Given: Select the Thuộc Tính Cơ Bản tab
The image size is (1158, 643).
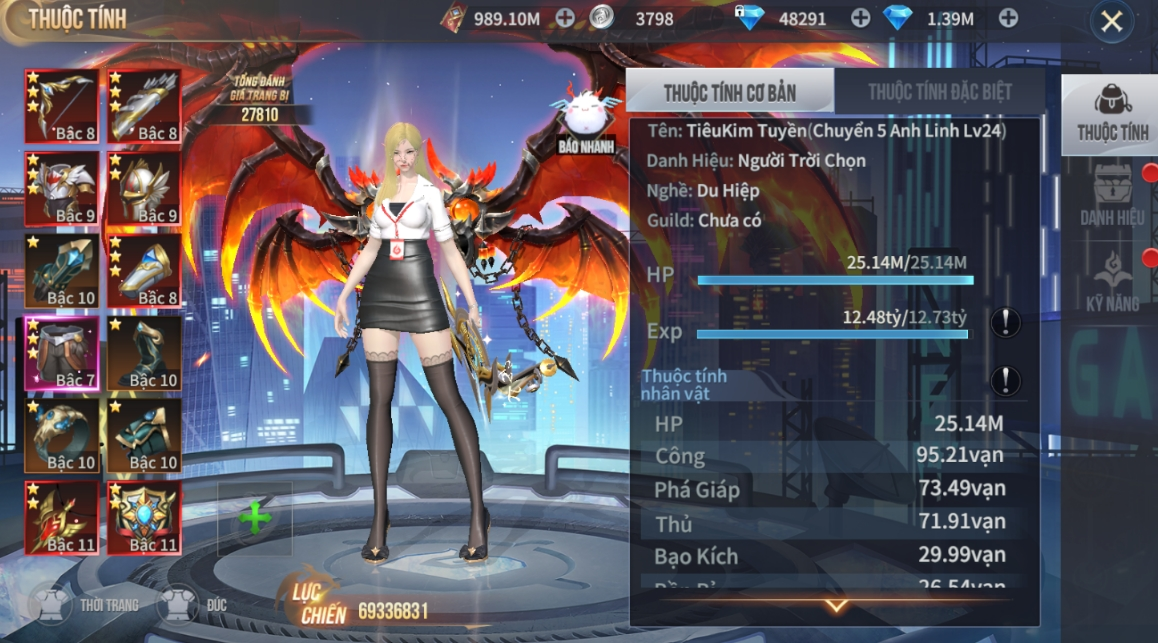Looking at the screenshot, I should pos(730,92).
